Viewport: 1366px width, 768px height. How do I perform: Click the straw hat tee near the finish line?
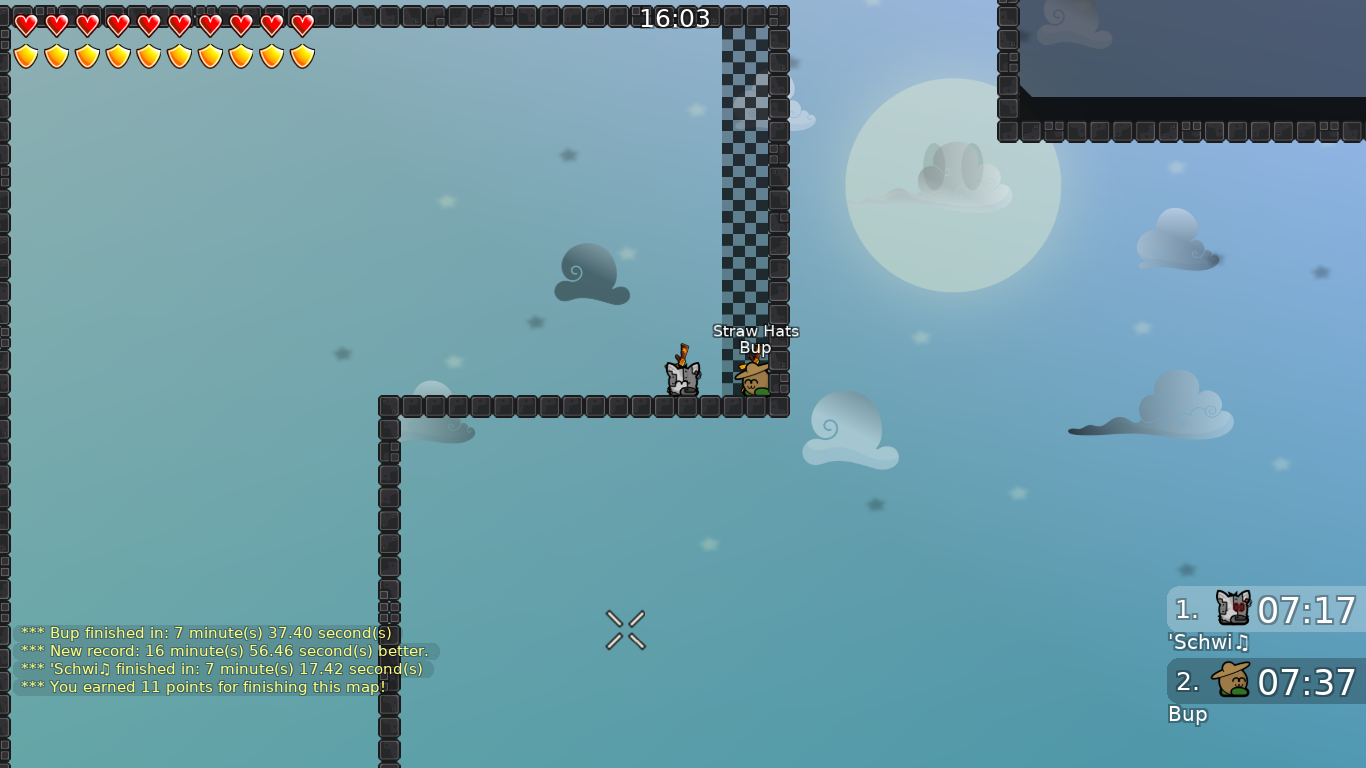(756, 380)
